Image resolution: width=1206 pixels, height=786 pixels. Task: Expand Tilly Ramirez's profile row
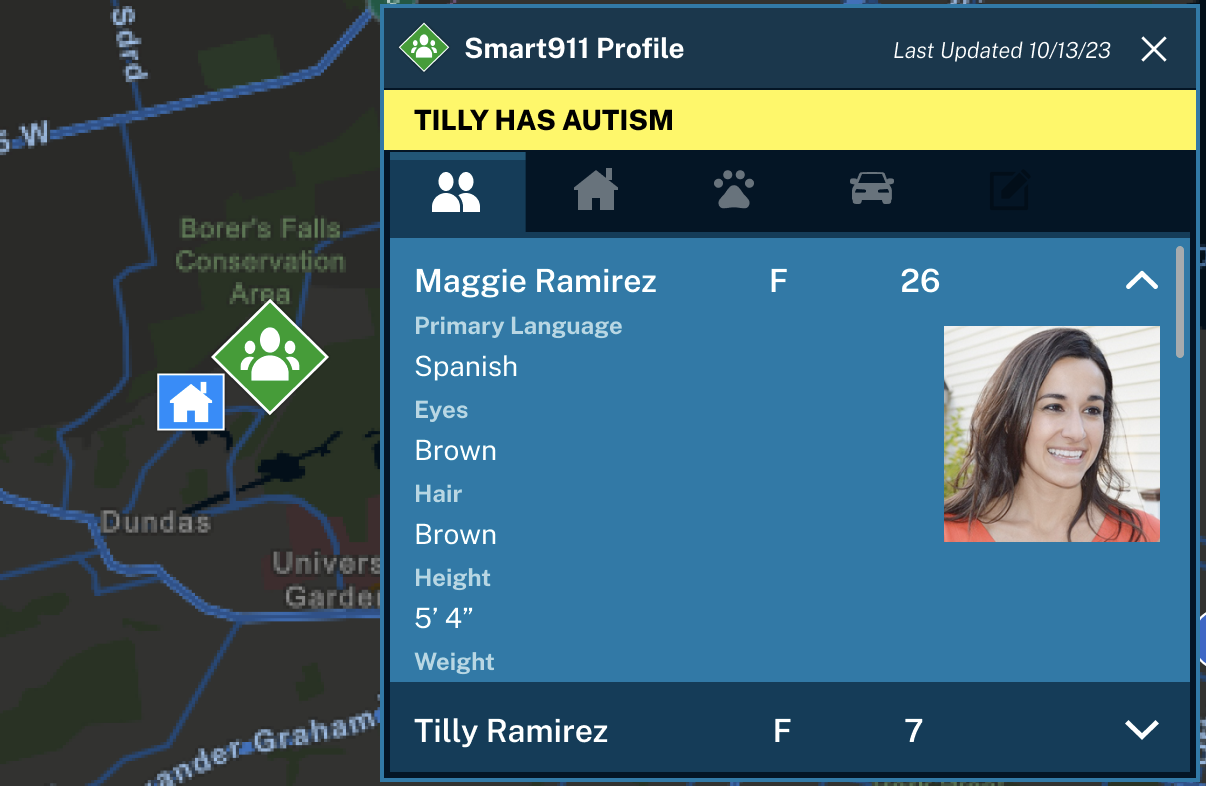1141,731
